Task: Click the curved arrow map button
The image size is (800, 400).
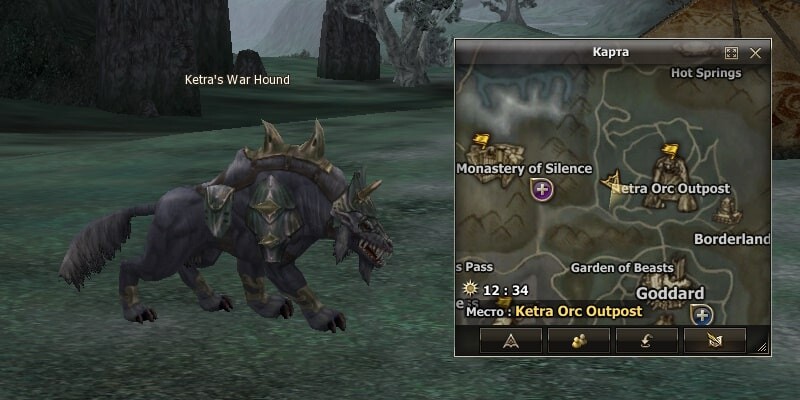Action: click(647, 341)
